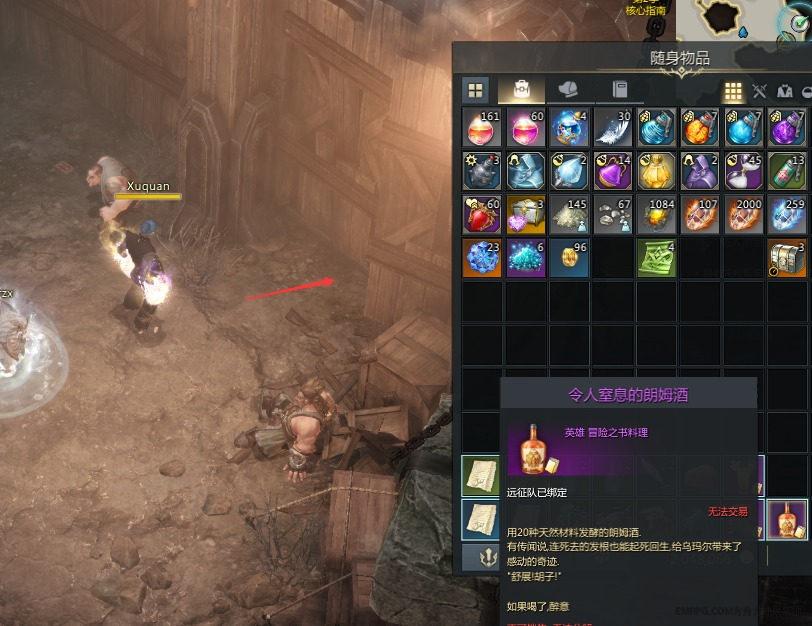The image size is (812, 626).
Task: Filter inventory by crossed-swords equipment icon
Action: 759,91
